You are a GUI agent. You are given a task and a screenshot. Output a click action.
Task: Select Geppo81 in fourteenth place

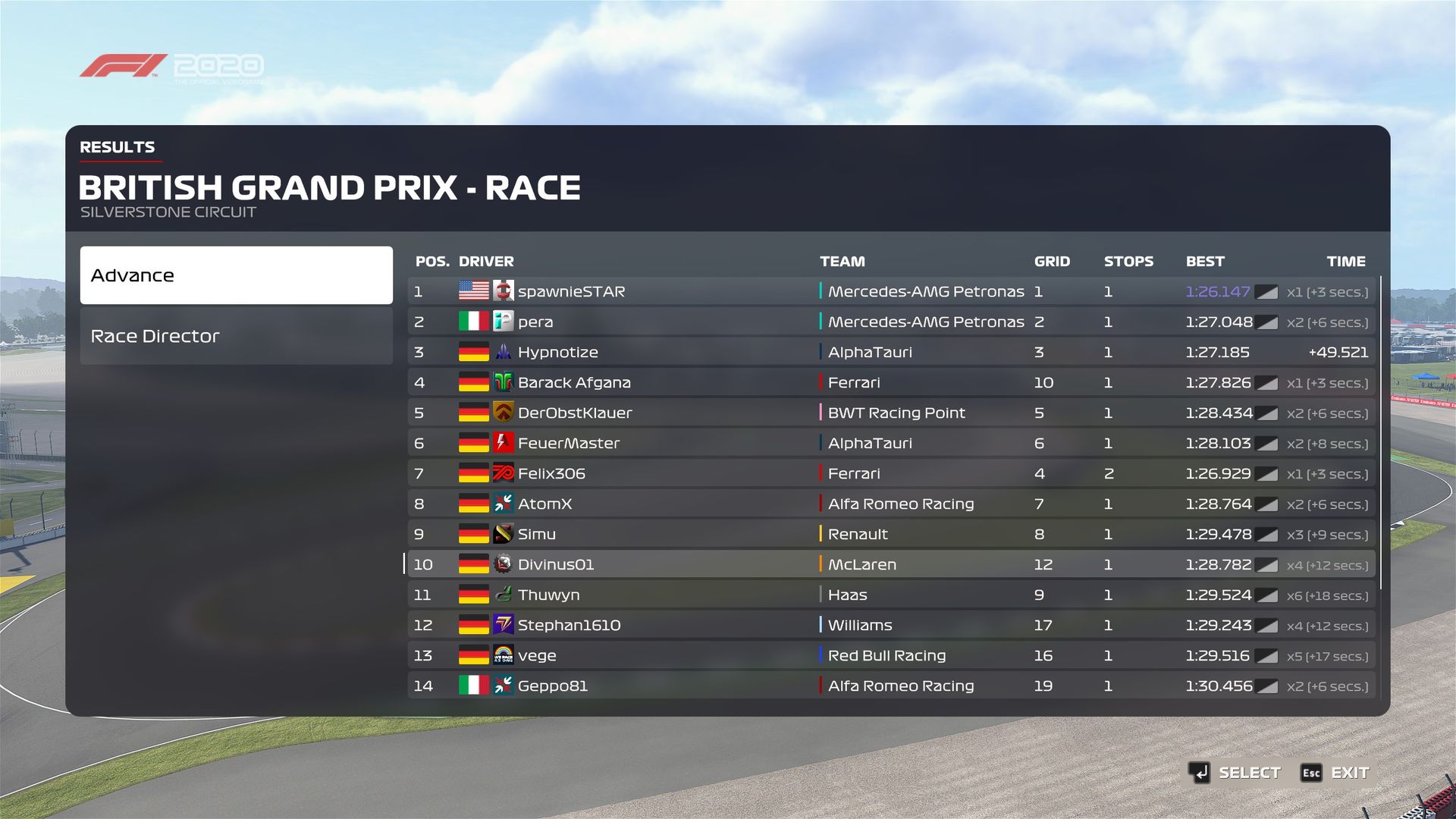click(x=891, y=686)
